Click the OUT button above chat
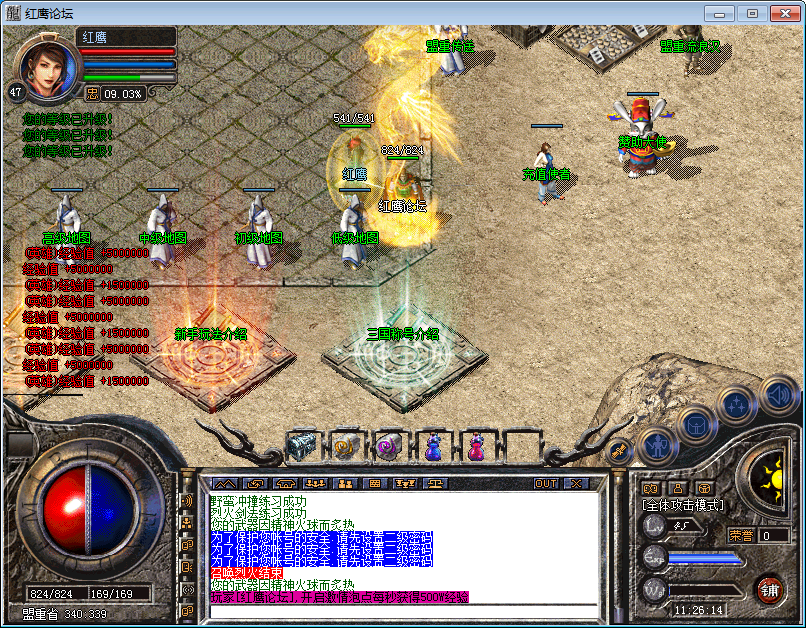The image size is (806, 628). tap(545, 483)
